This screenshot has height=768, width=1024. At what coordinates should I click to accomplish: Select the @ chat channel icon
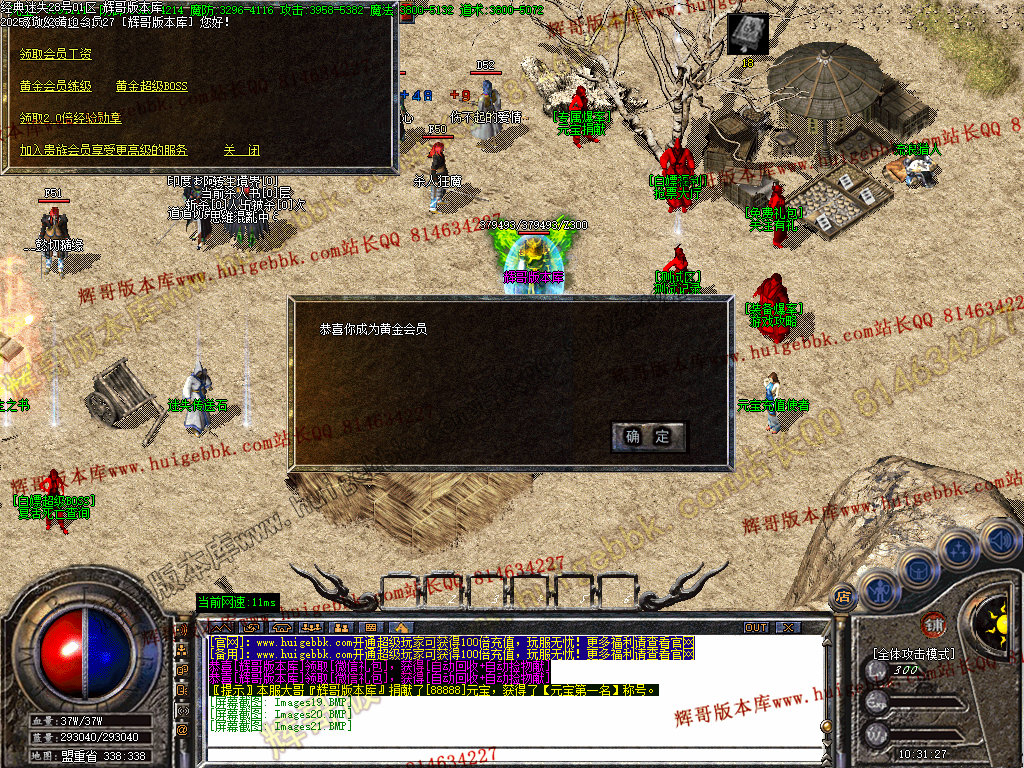182,730
